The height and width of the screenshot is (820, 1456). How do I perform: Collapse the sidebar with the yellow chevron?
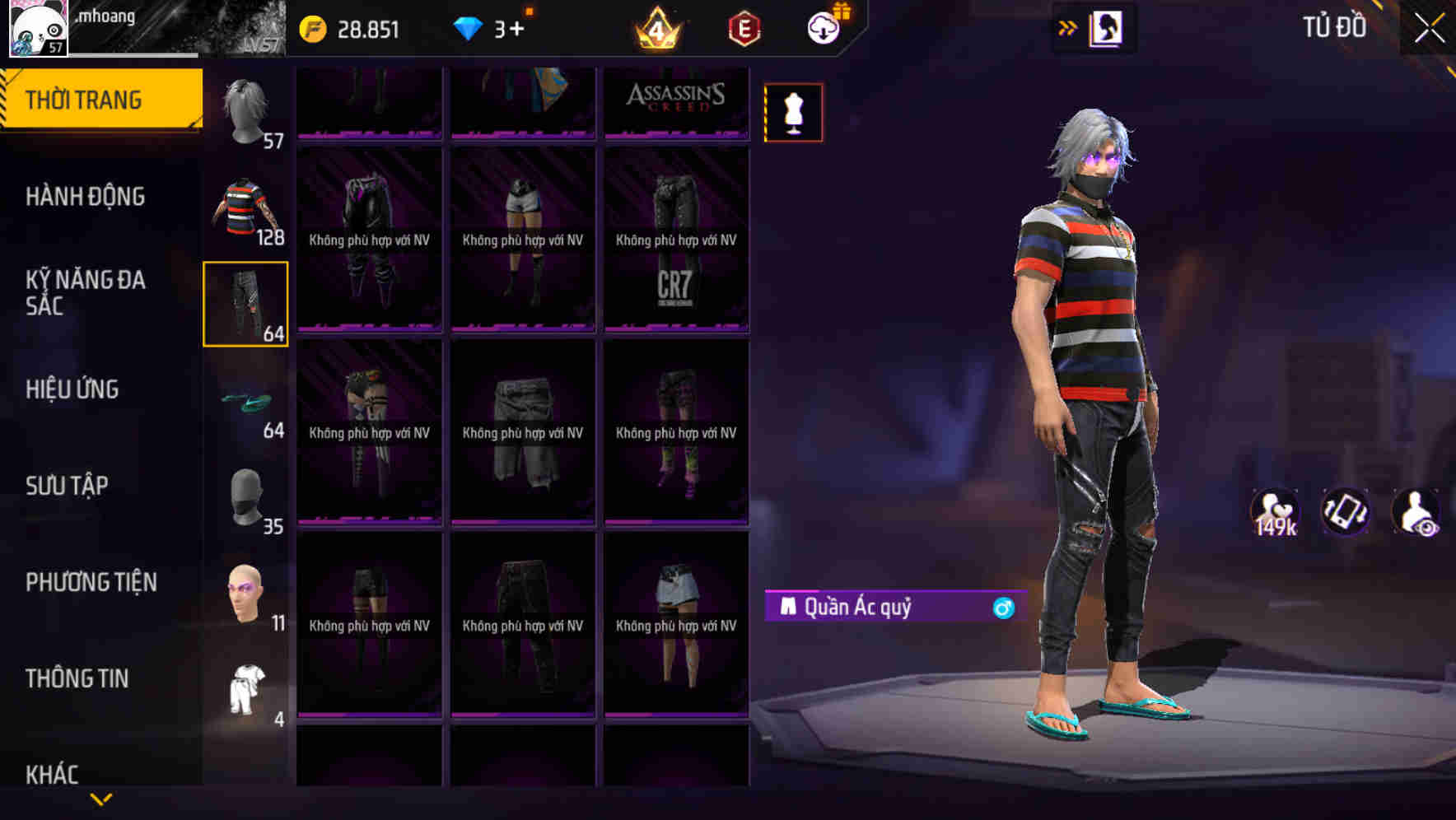pos(101,798)
